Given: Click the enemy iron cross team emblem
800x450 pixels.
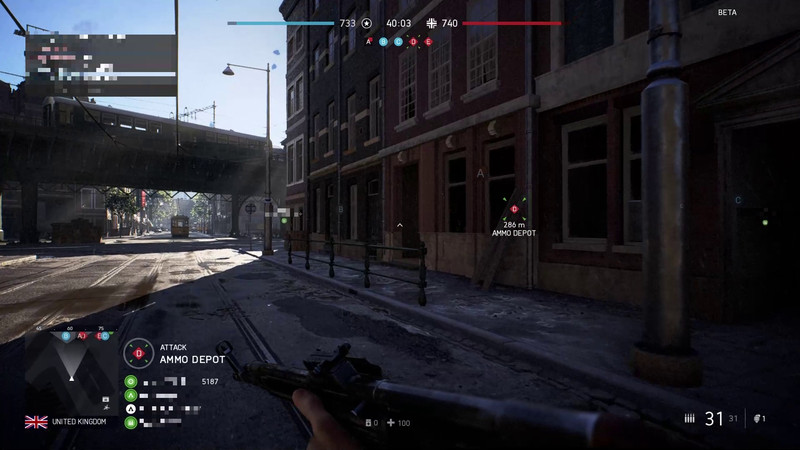Looking at the screenshot, I should (x=431, y=22).
